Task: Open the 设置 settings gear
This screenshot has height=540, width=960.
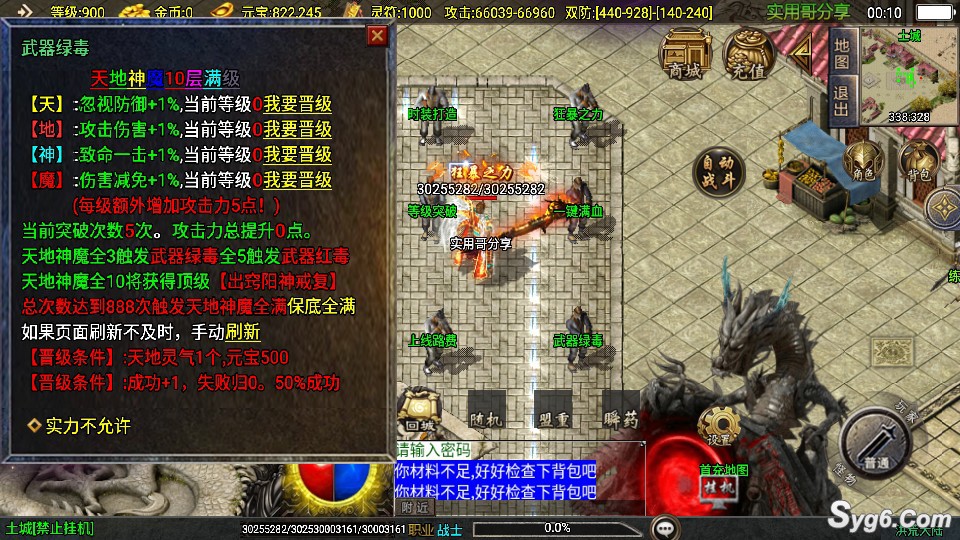Action: tap(719, 426)
